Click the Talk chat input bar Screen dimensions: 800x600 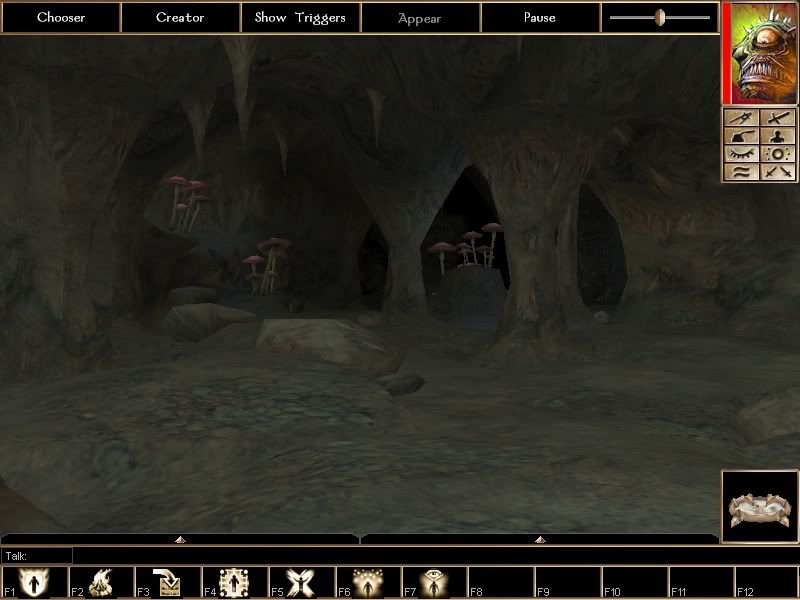(x=400, y=555)
